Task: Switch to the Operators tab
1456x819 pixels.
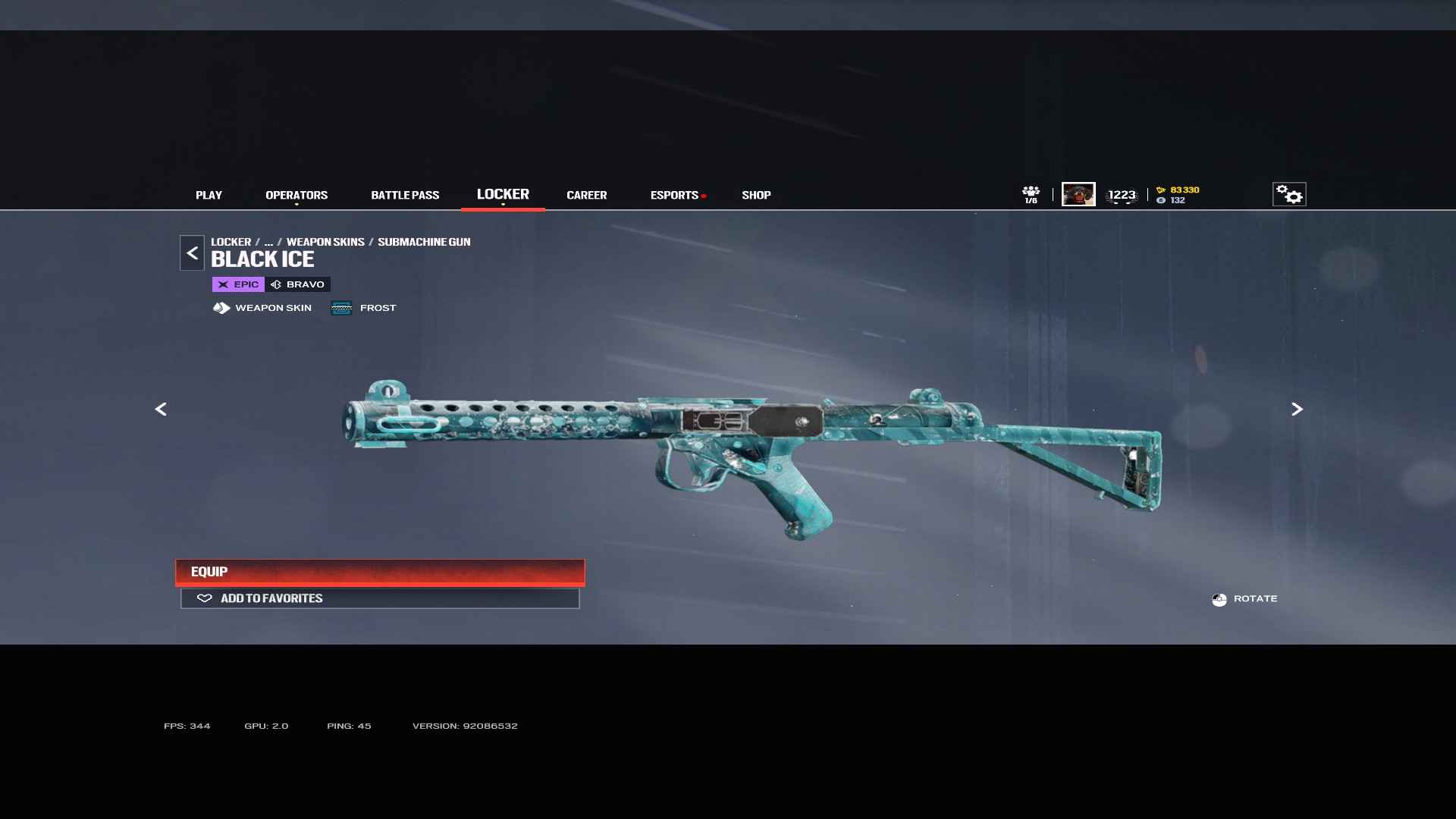Action: pyautogui.click(x=297, y=195)
